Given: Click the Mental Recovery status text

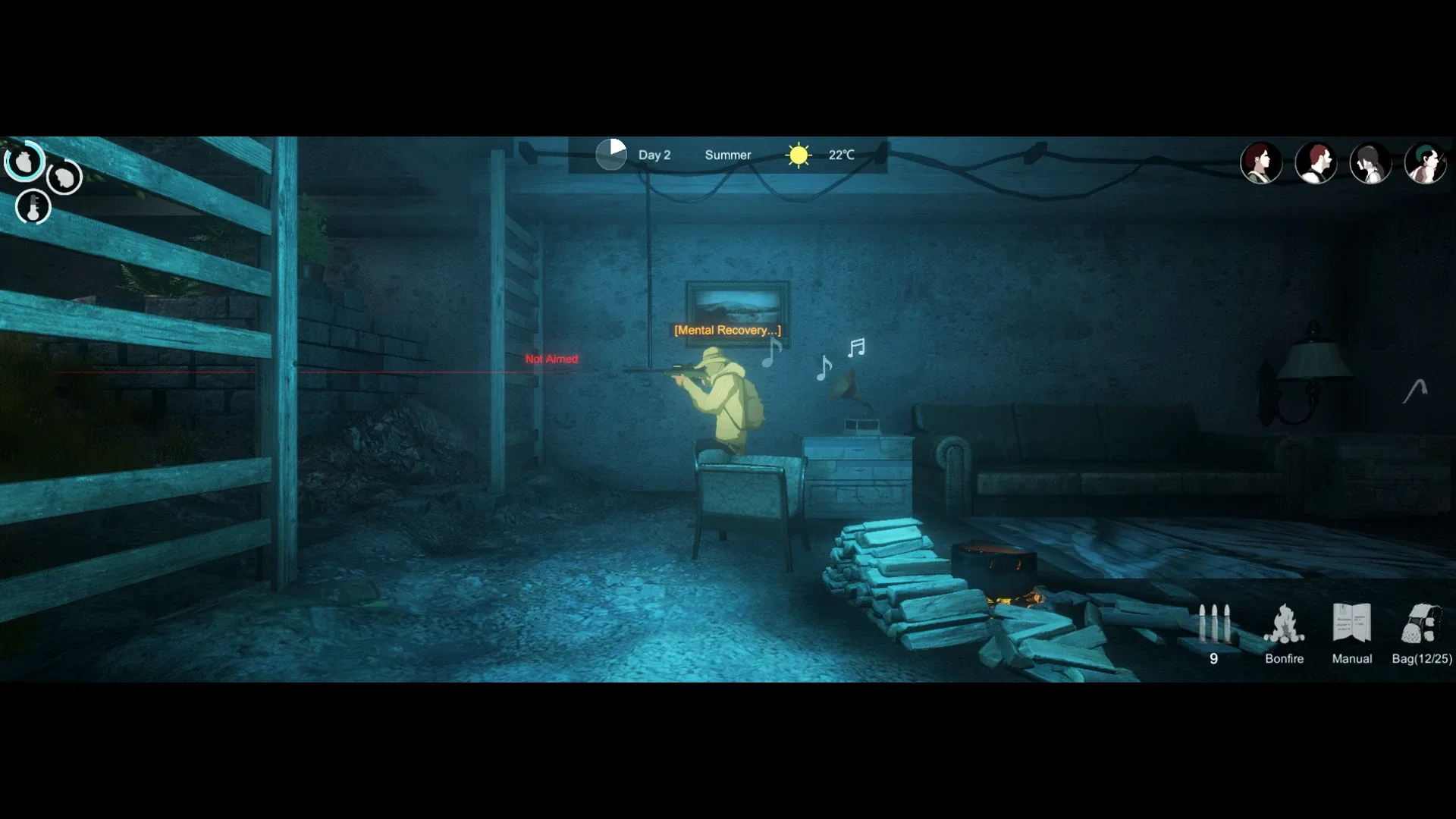Looking at the screenshot, I should point(726,330).
